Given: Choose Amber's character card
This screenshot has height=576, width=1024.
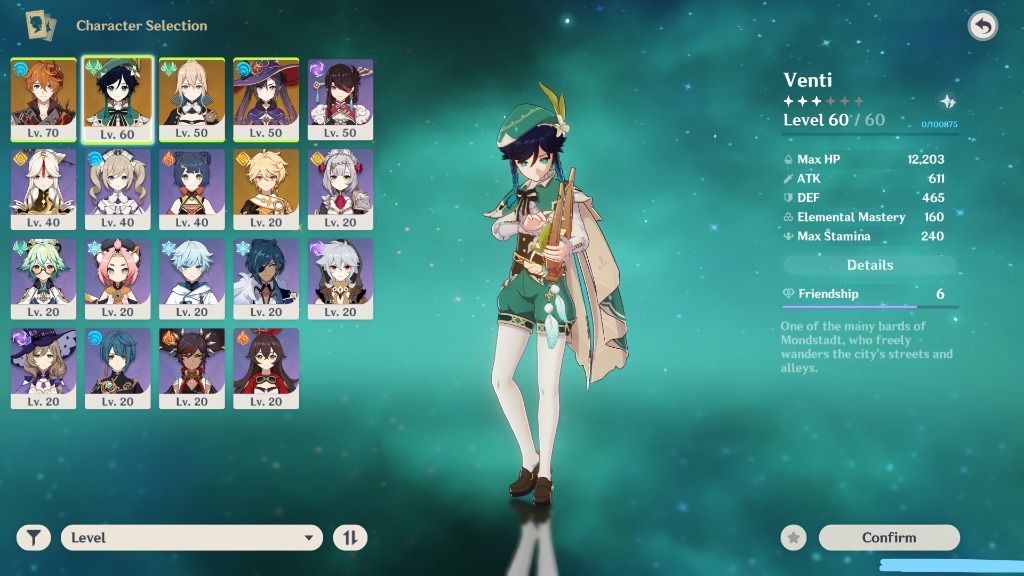Looking at the screenshot, I should tap(266, 368).
